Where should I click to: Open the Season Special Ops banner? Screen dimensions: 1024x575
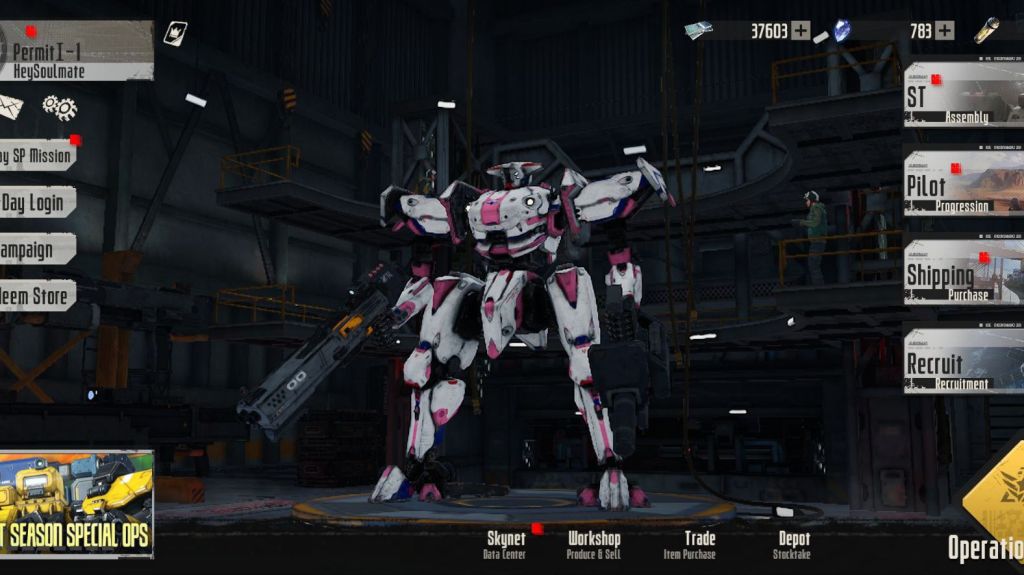[76, 503]
